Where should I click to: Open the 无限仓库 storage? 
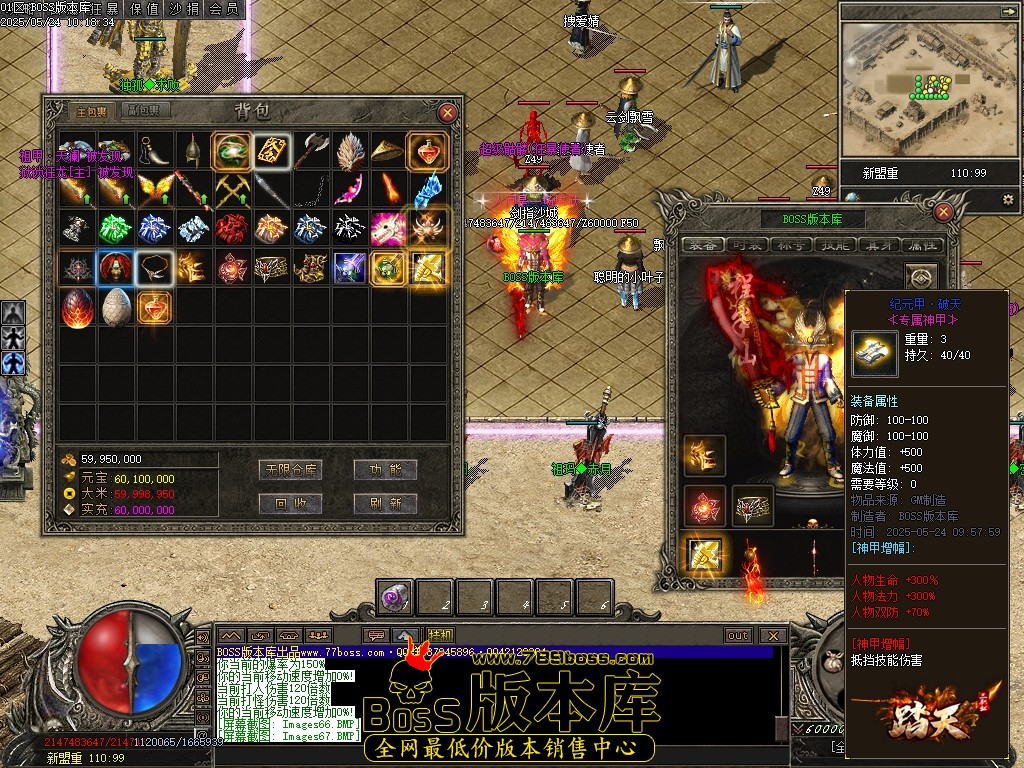[289, 470]
